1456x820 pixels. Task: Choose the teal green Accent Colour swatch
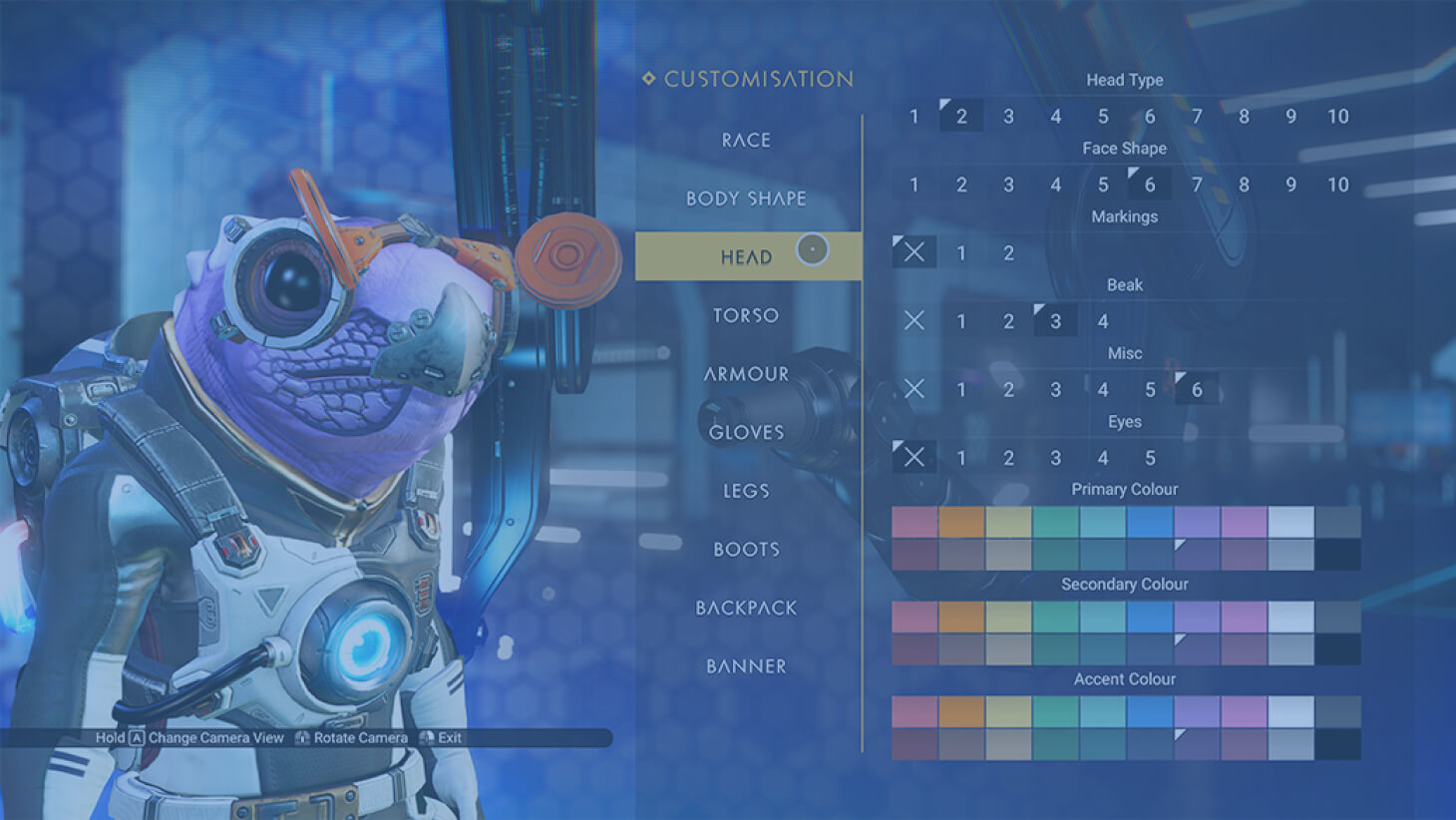click(1055, 711)
